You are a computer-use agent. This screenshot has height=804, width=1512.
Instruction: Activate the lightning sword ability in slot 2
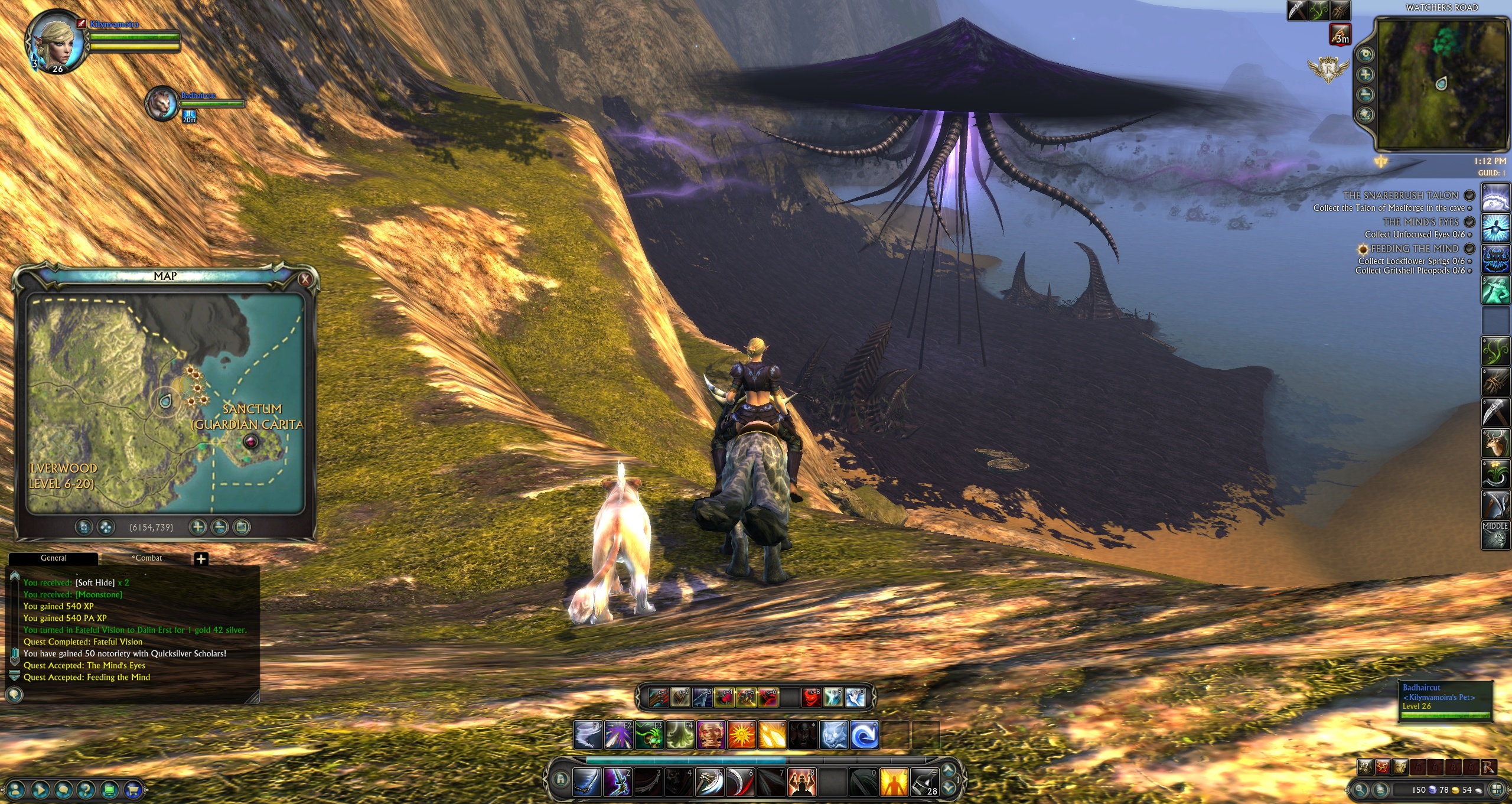618,782
